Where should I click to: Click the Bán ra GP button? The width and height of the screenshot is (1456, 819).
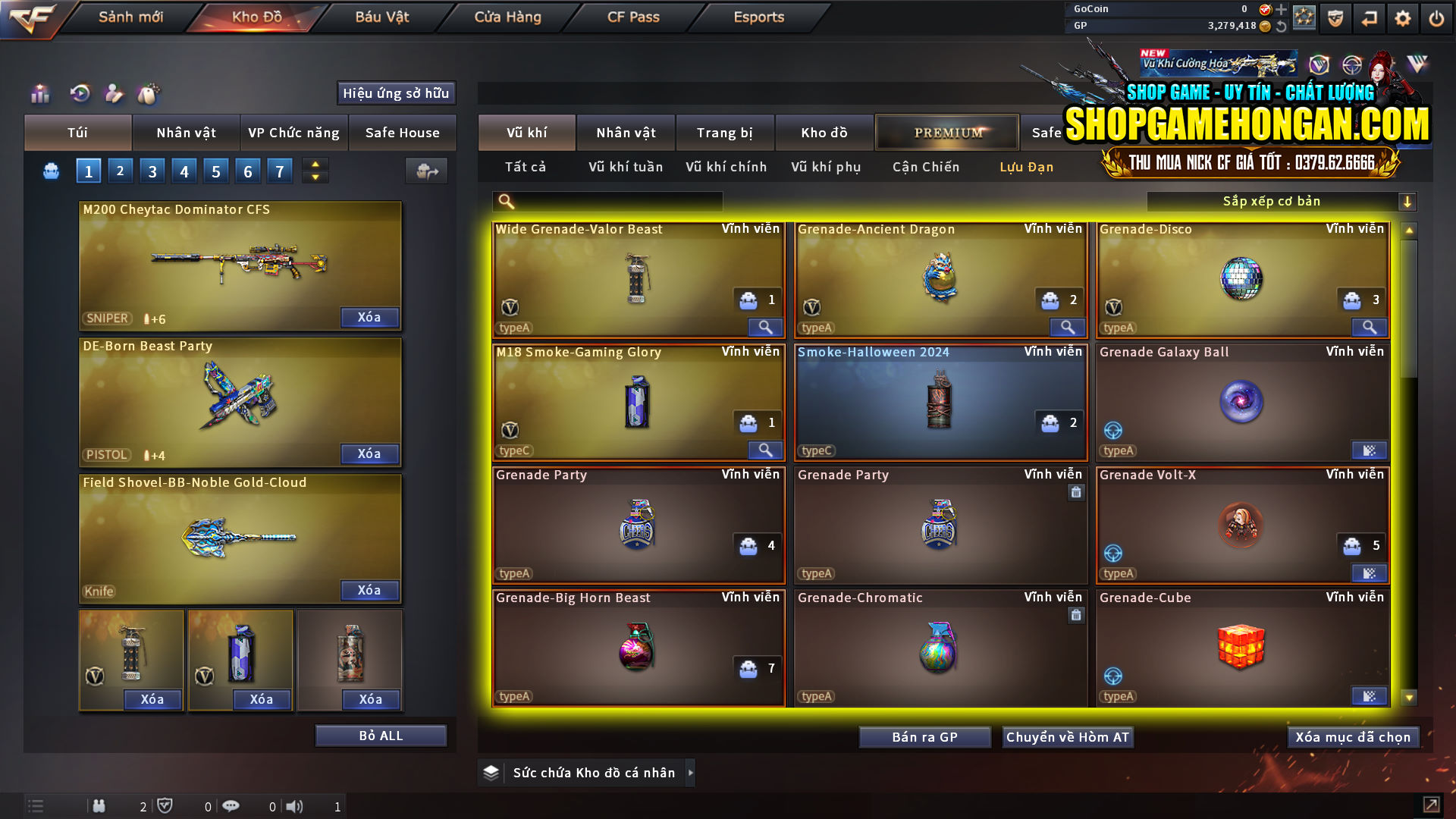tap(924, 736)
